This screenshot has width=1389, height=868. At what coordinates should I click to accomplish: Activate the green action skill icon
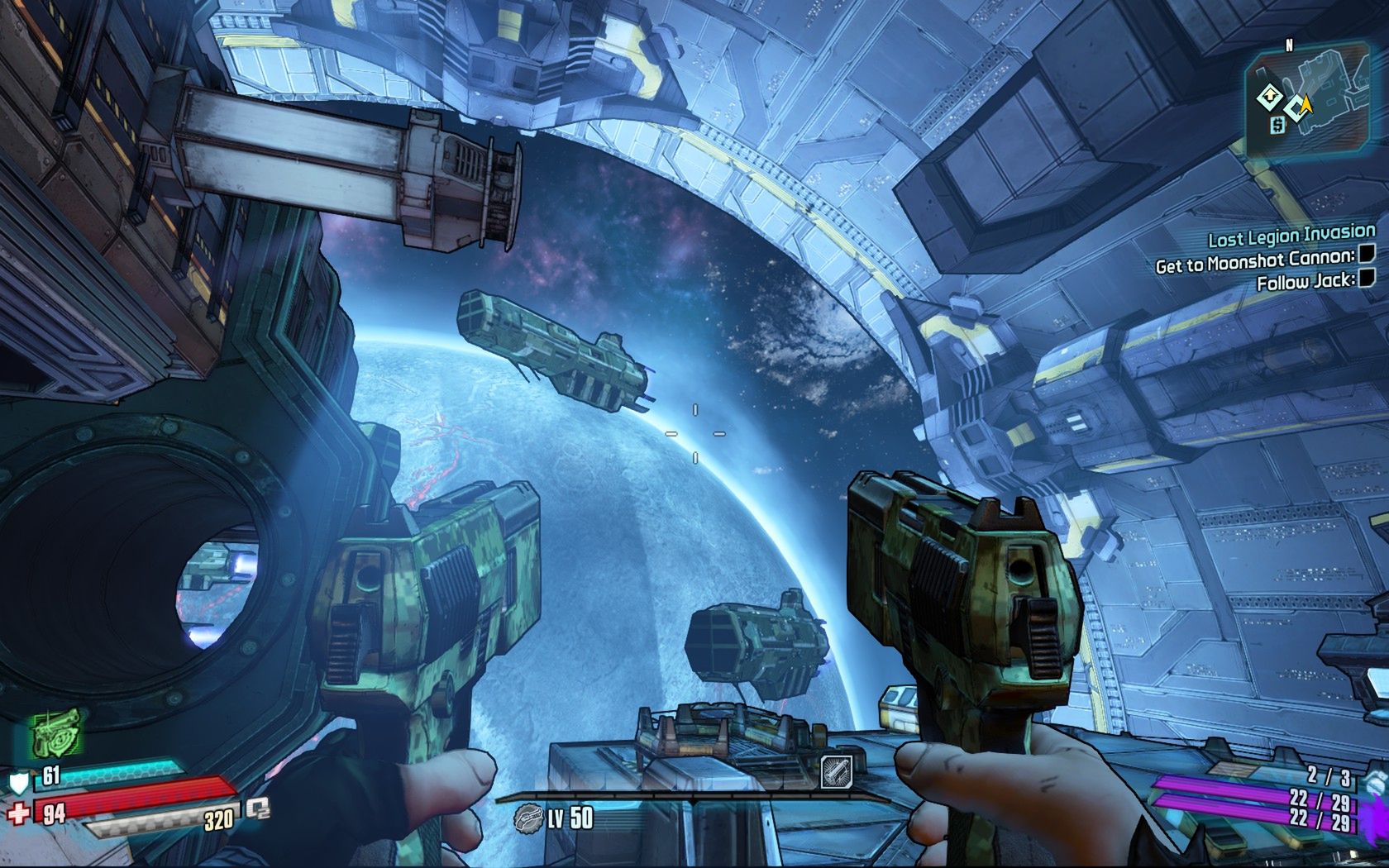coord(57,732)
